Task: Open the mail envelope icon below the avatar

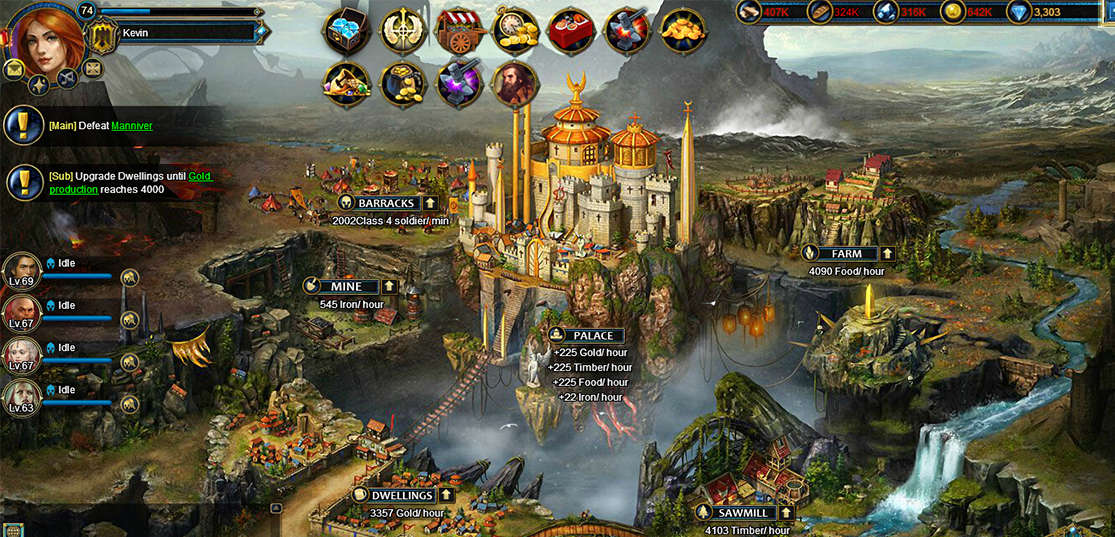Action: 14,69
